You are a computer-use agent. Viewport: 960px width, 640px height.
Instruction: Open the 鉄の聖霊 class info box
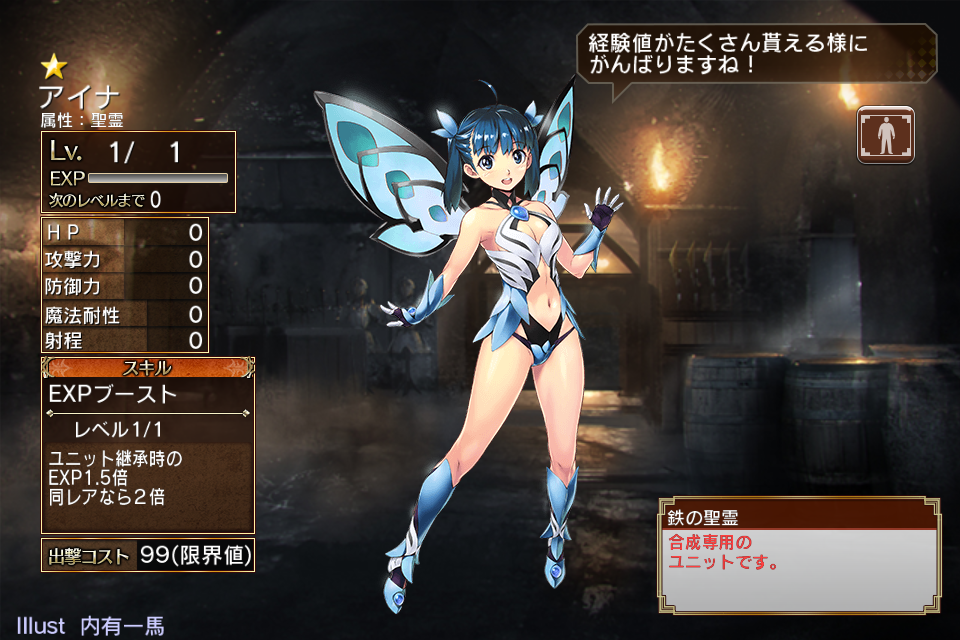coord(799,554)
